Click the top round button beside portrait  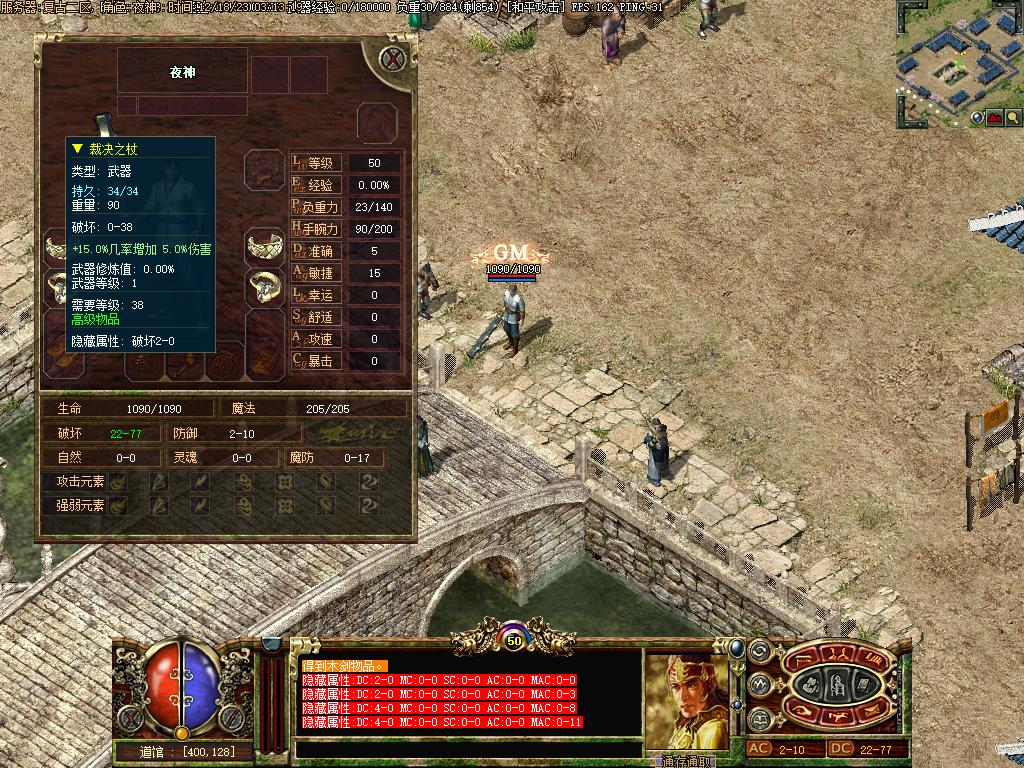(x=759, y=651)
